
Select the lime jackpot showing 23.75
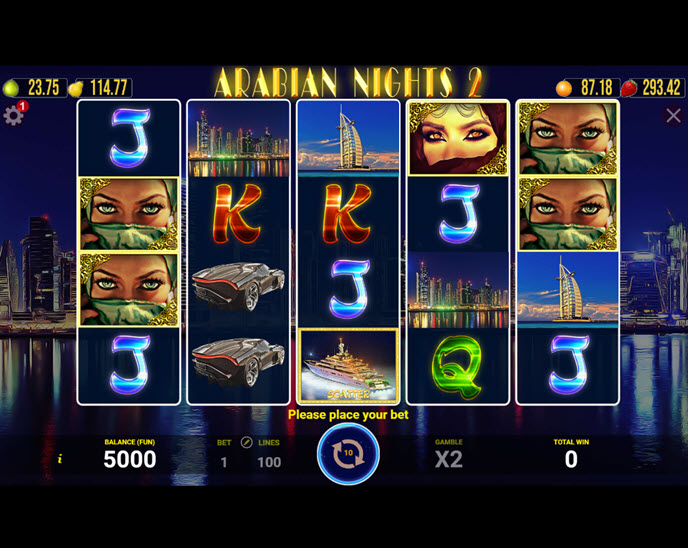coord(32,88)
